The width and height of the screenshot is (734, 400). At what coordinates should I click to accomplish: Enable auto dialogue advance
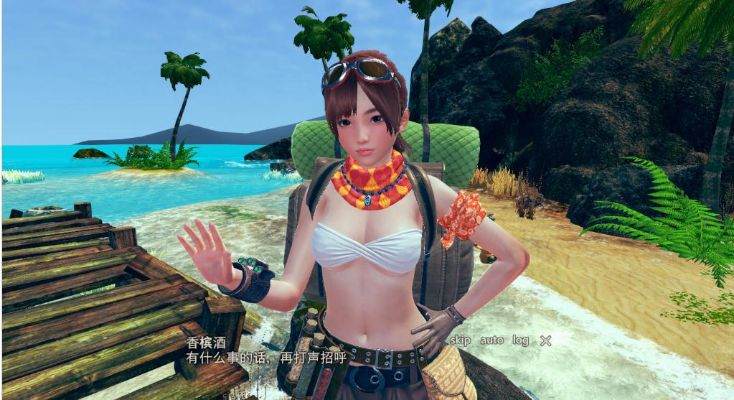click(491, 341)
